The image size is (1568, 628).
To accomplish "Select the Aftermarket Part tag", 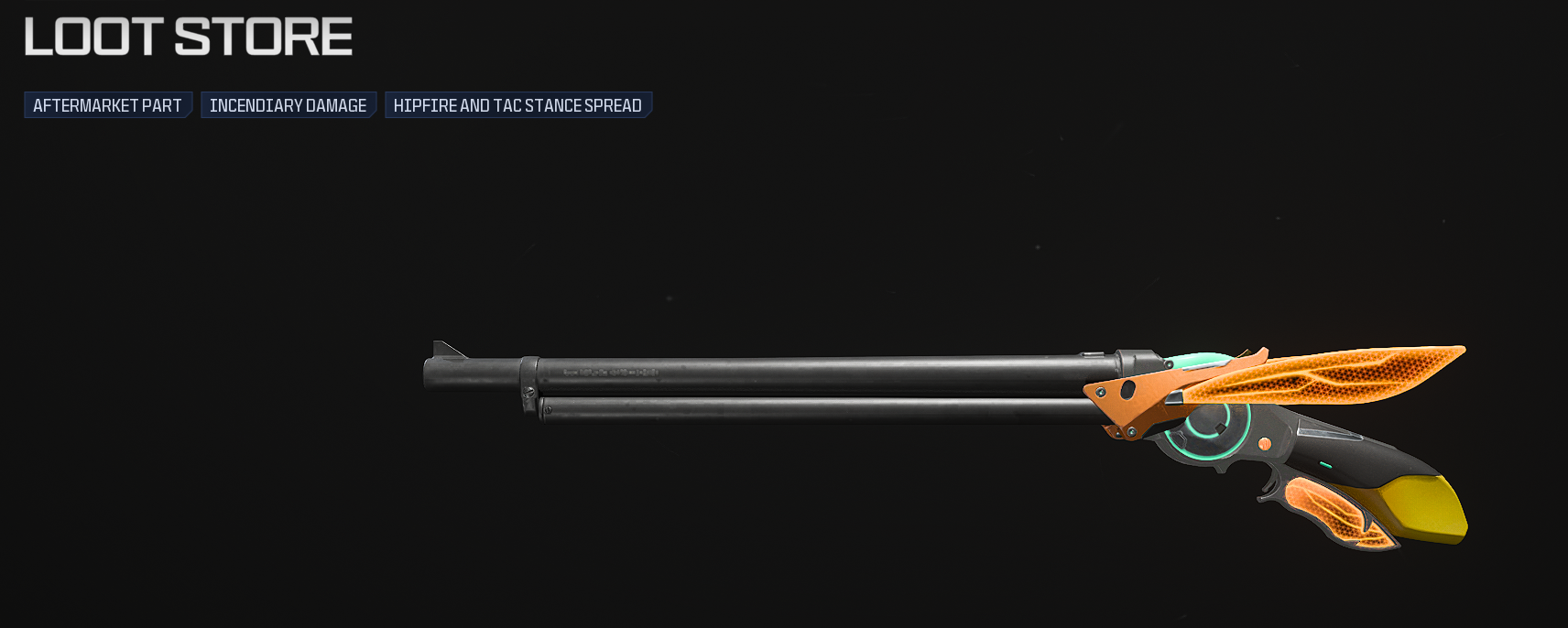I will [107, 105].
